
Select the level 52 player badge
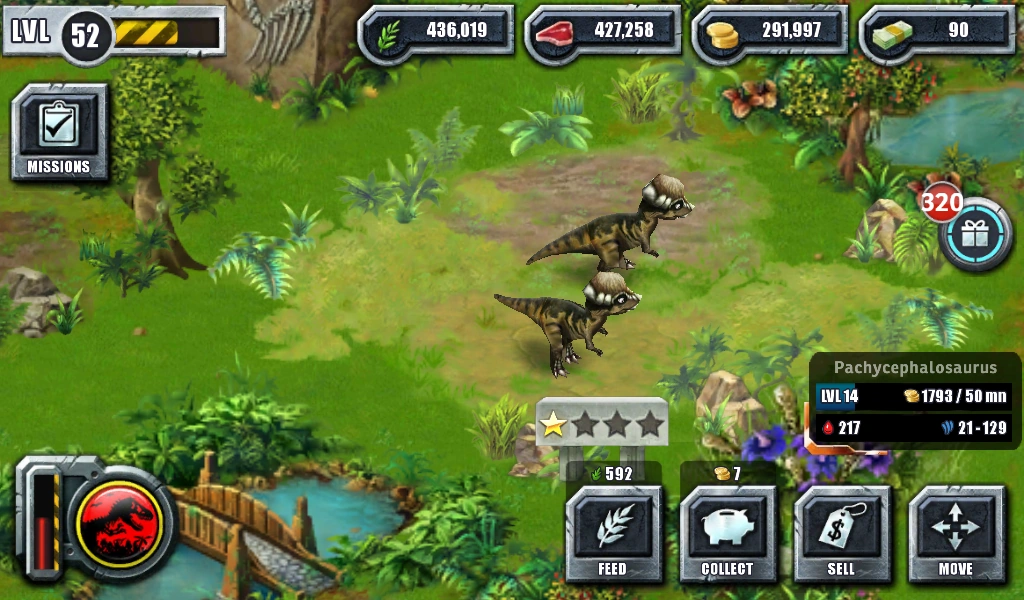tap(85, 35)
